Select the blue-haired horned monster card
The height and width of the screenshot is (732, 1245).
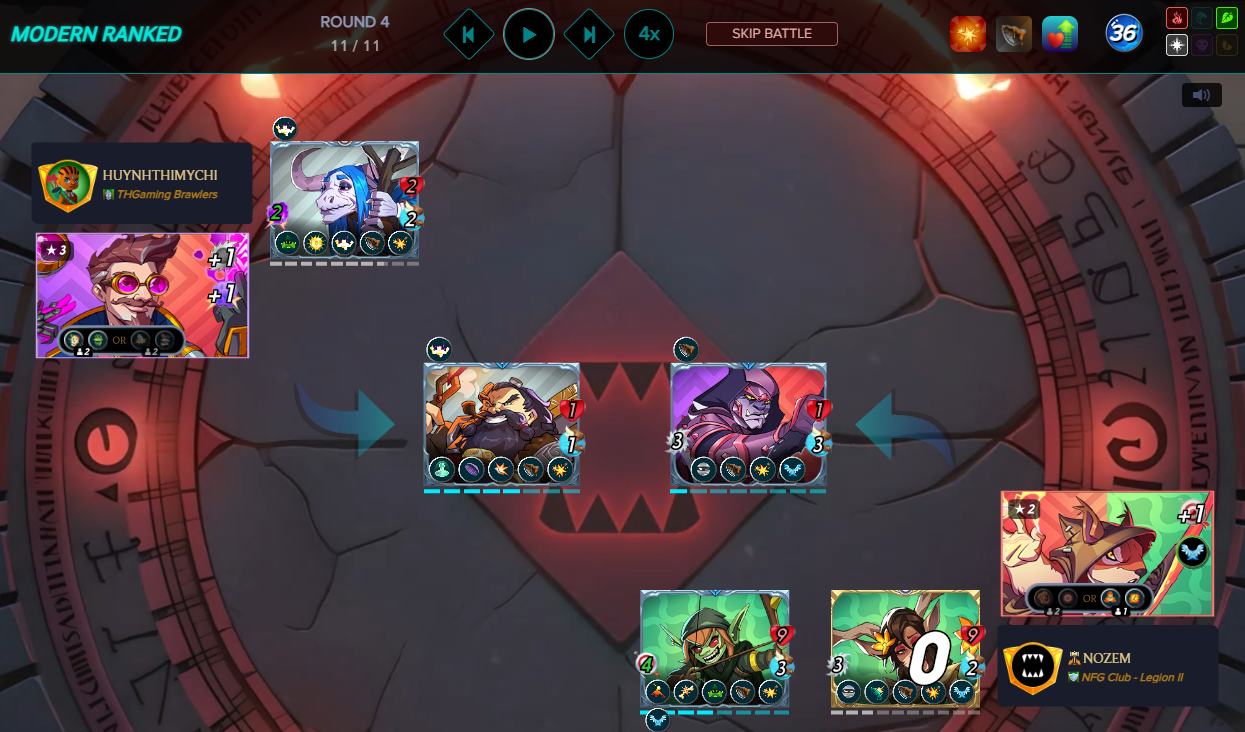[x=344, y=200]
